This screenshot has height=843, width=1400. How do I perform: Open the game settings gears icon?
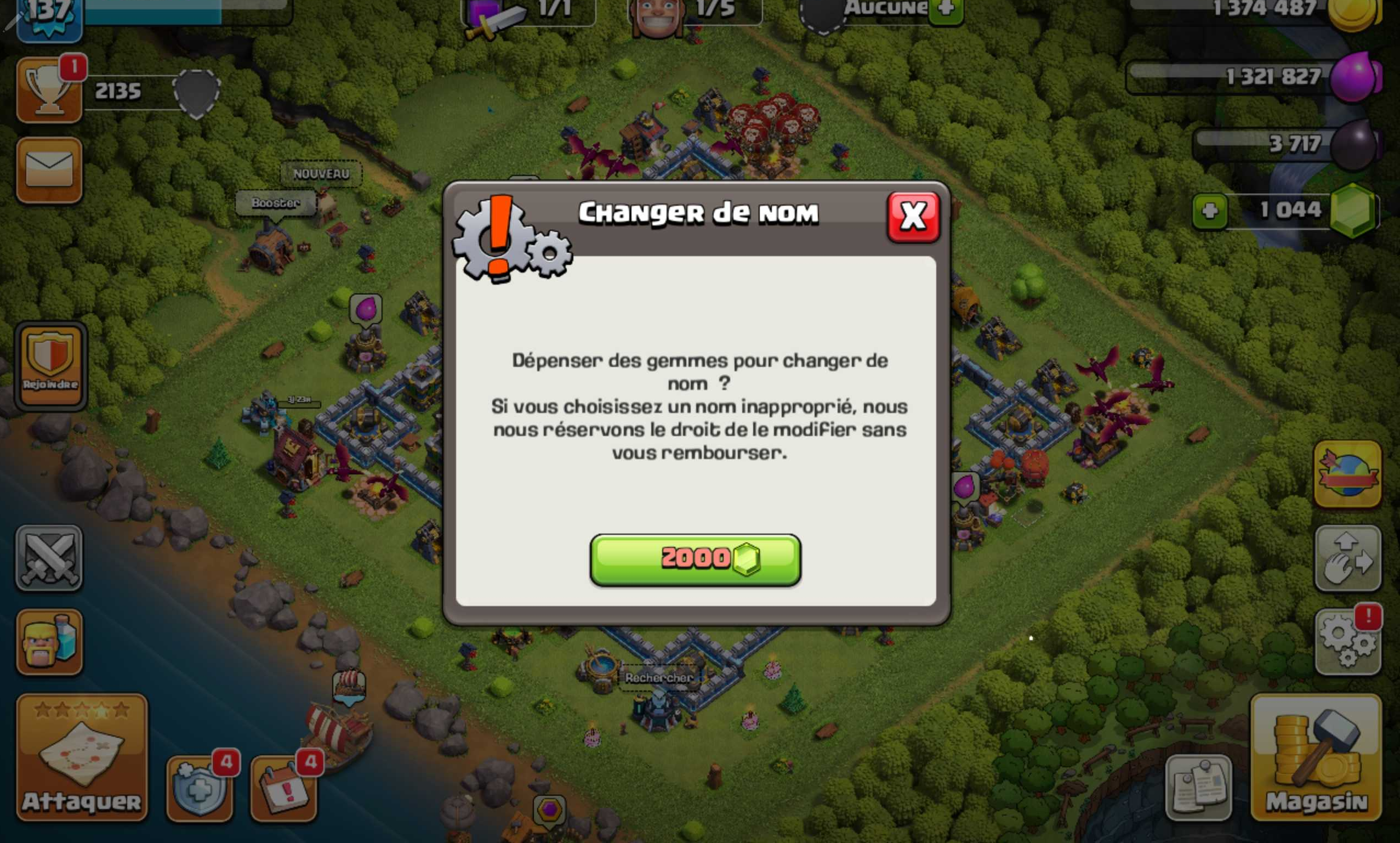click(1348, 641)
